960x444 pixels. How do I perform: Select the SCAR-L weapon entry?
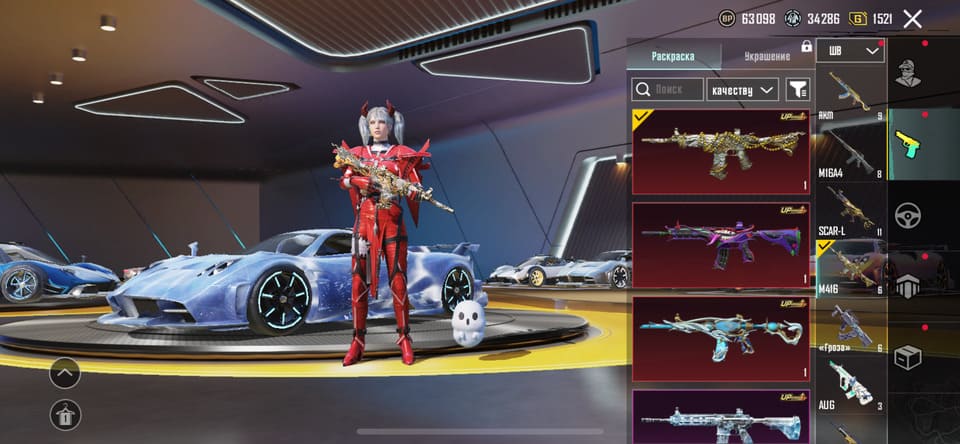point(851,210)
